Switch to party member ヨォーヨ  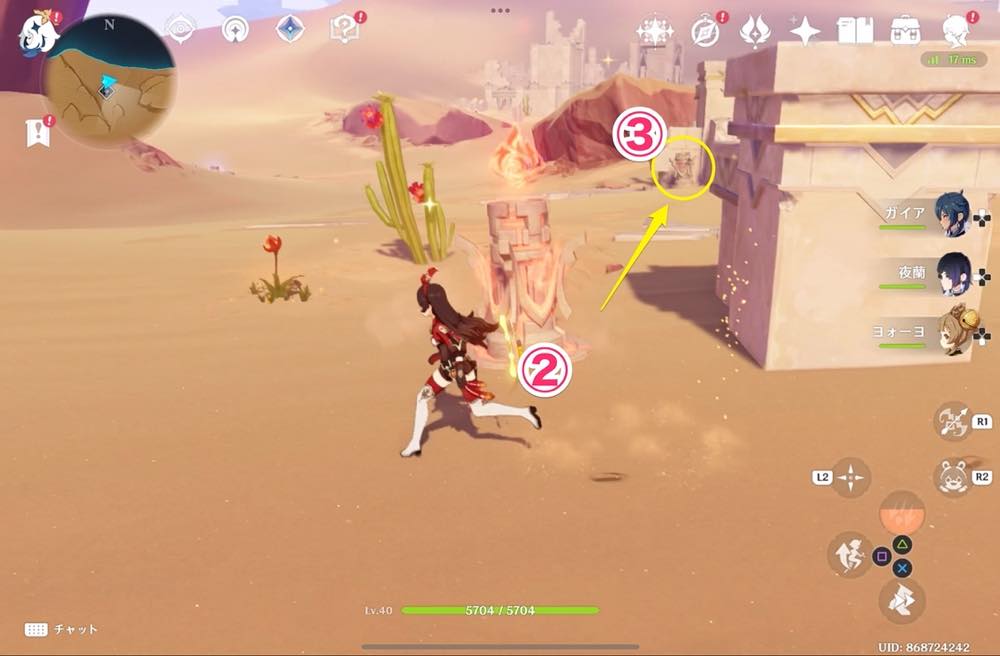tap(951, 329)
